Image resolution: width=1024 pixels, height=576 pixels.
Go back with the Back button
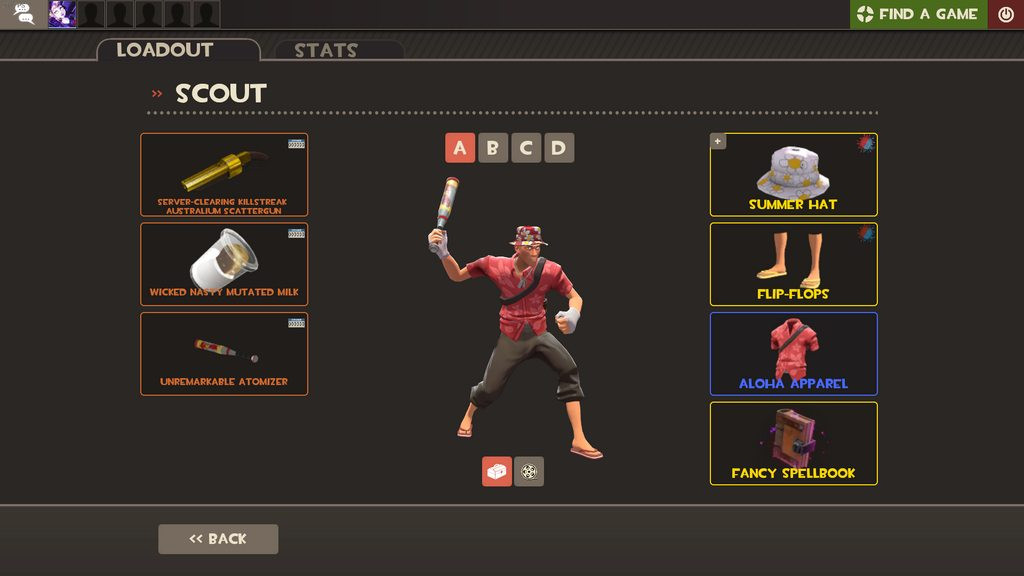click(x=218, y=539)
